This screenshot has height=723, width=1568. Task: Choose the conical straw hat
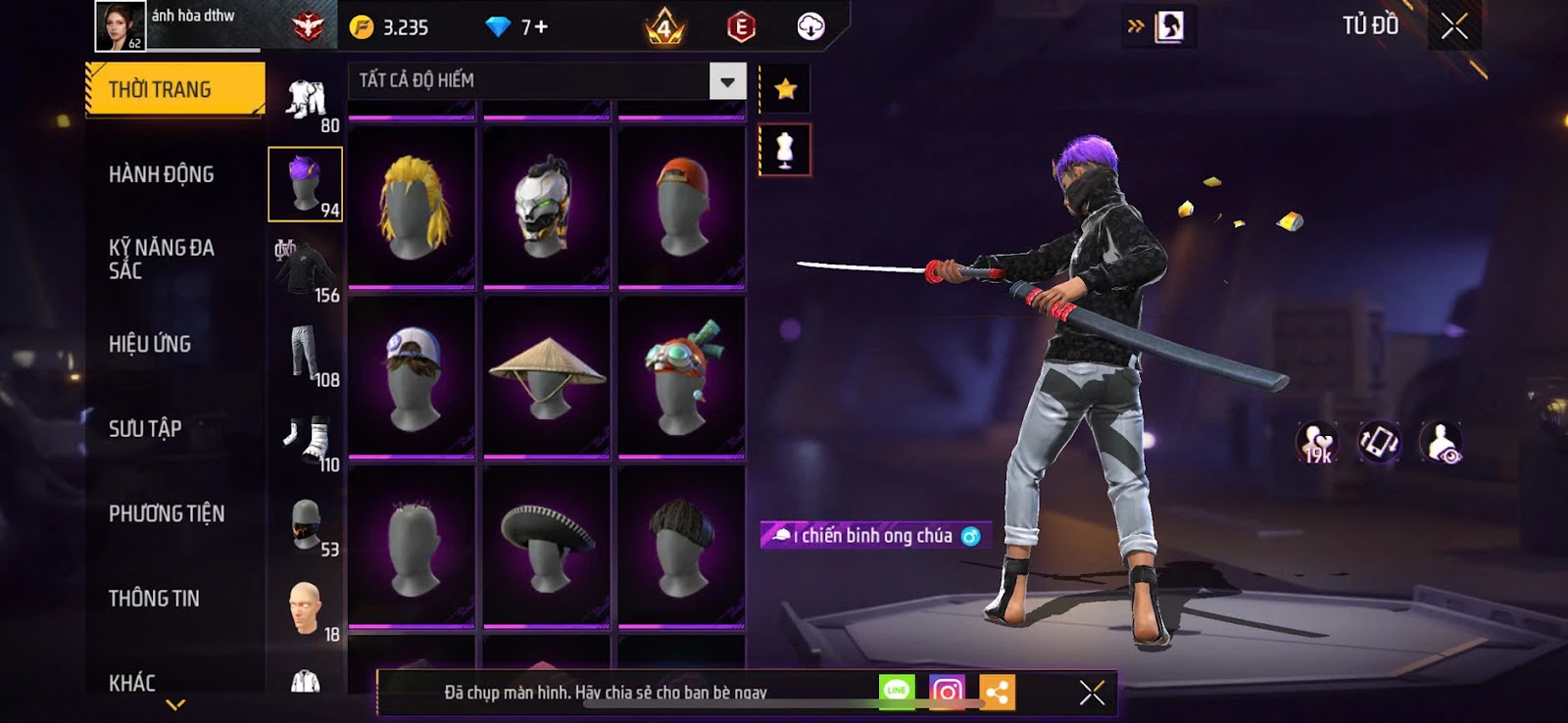click(546, 376)
